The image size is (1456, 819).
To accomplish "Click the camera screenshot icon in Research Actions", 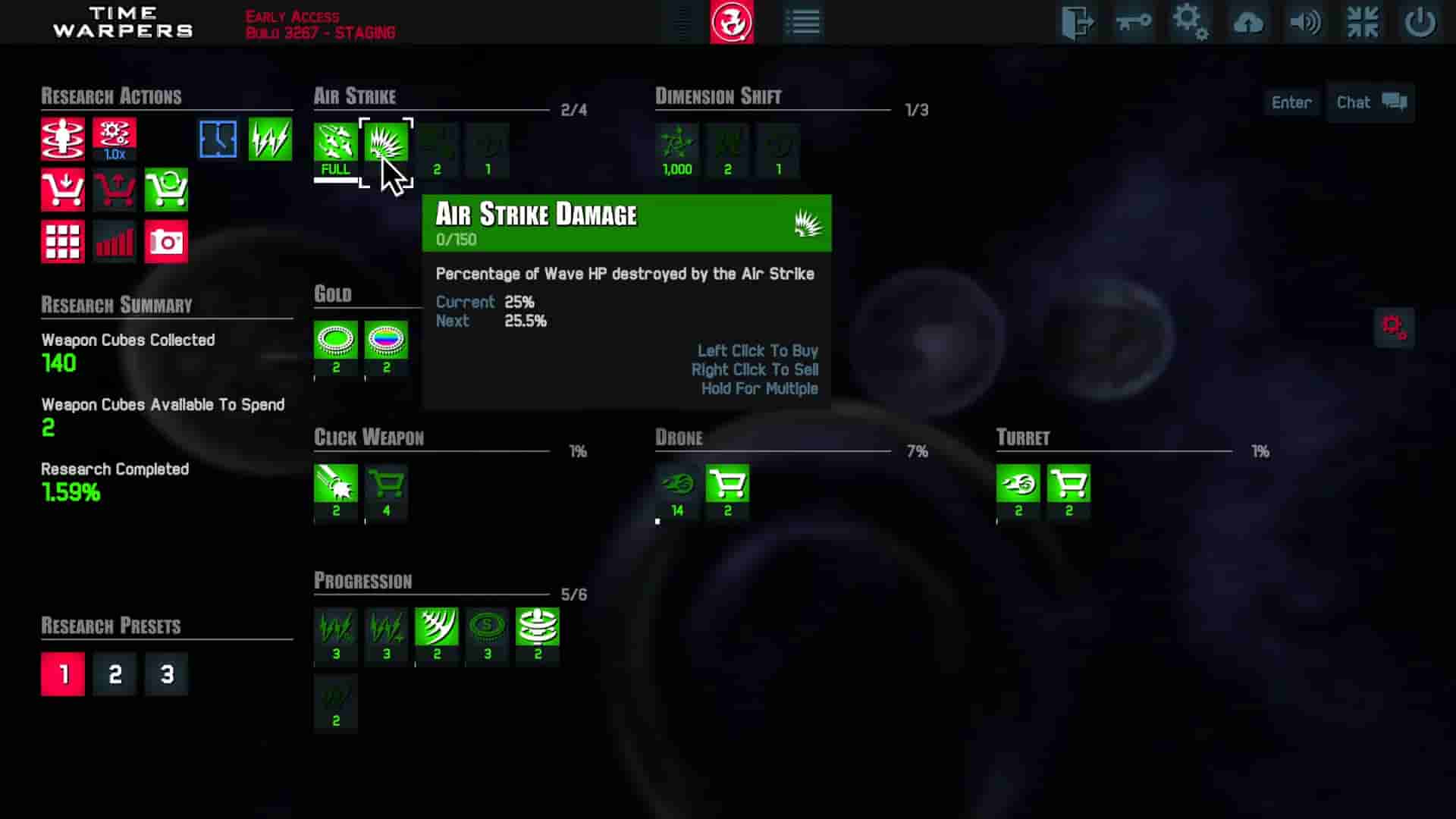I will [166, 241].
